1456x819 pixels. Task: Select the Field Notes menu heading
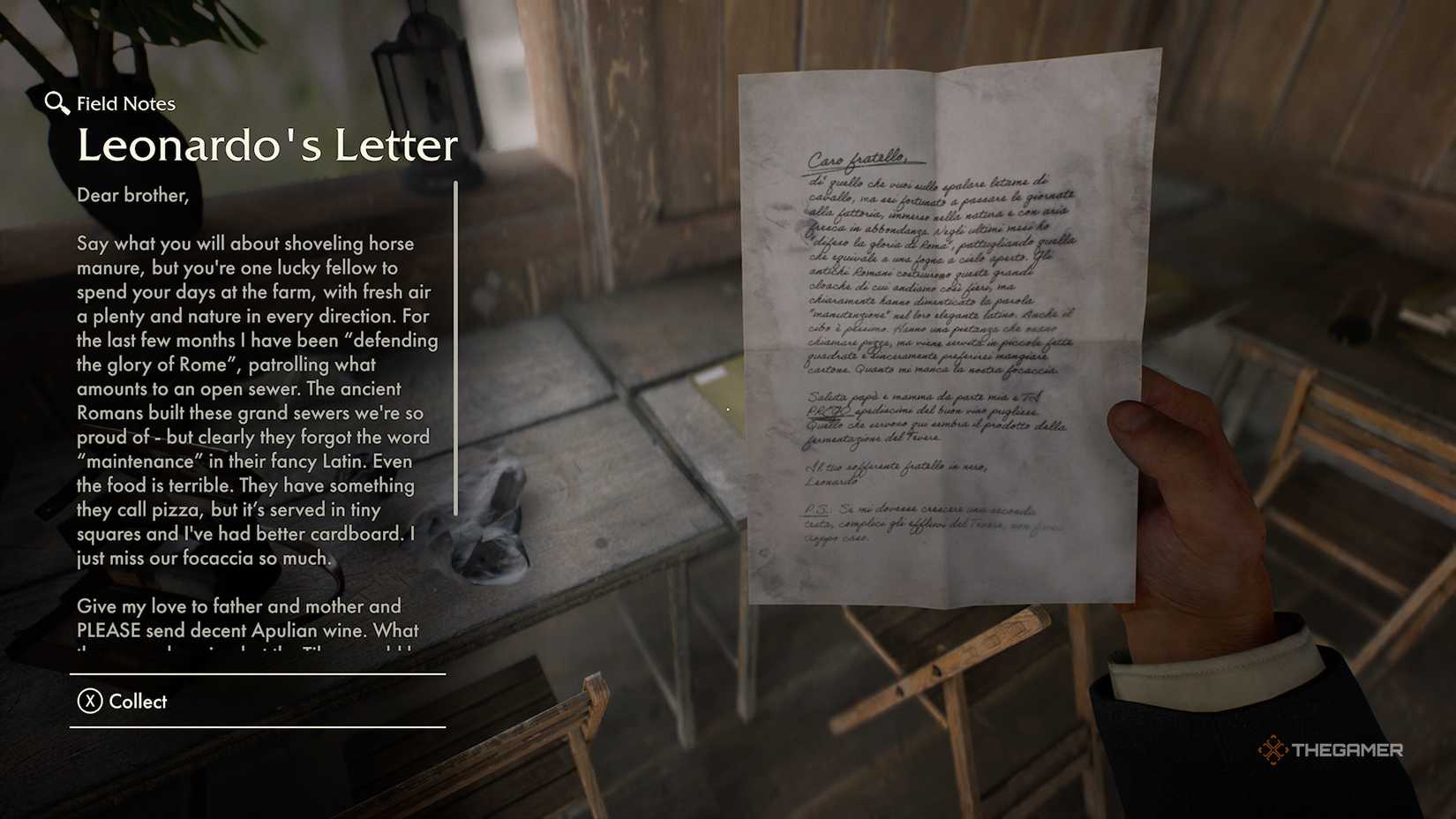pyautogui.click(x=125, y=103)
